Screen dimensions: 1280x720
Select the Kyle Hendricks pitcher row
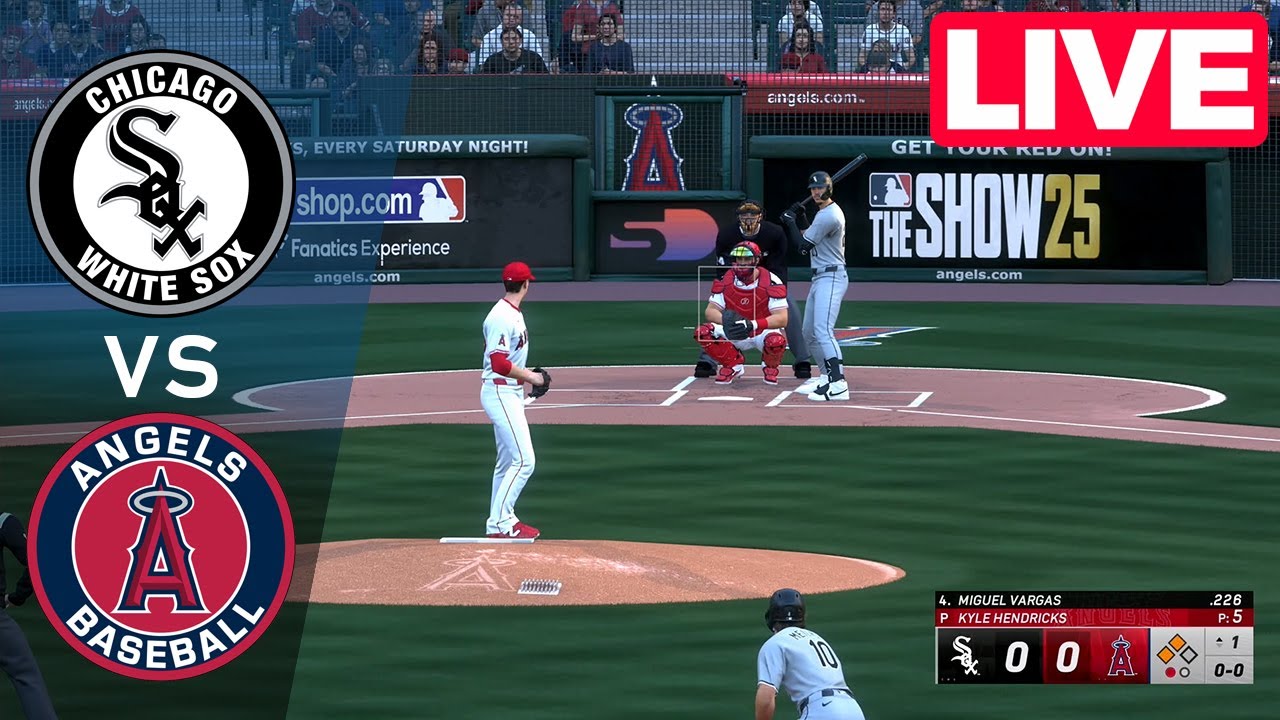[x=1010, y=617]
